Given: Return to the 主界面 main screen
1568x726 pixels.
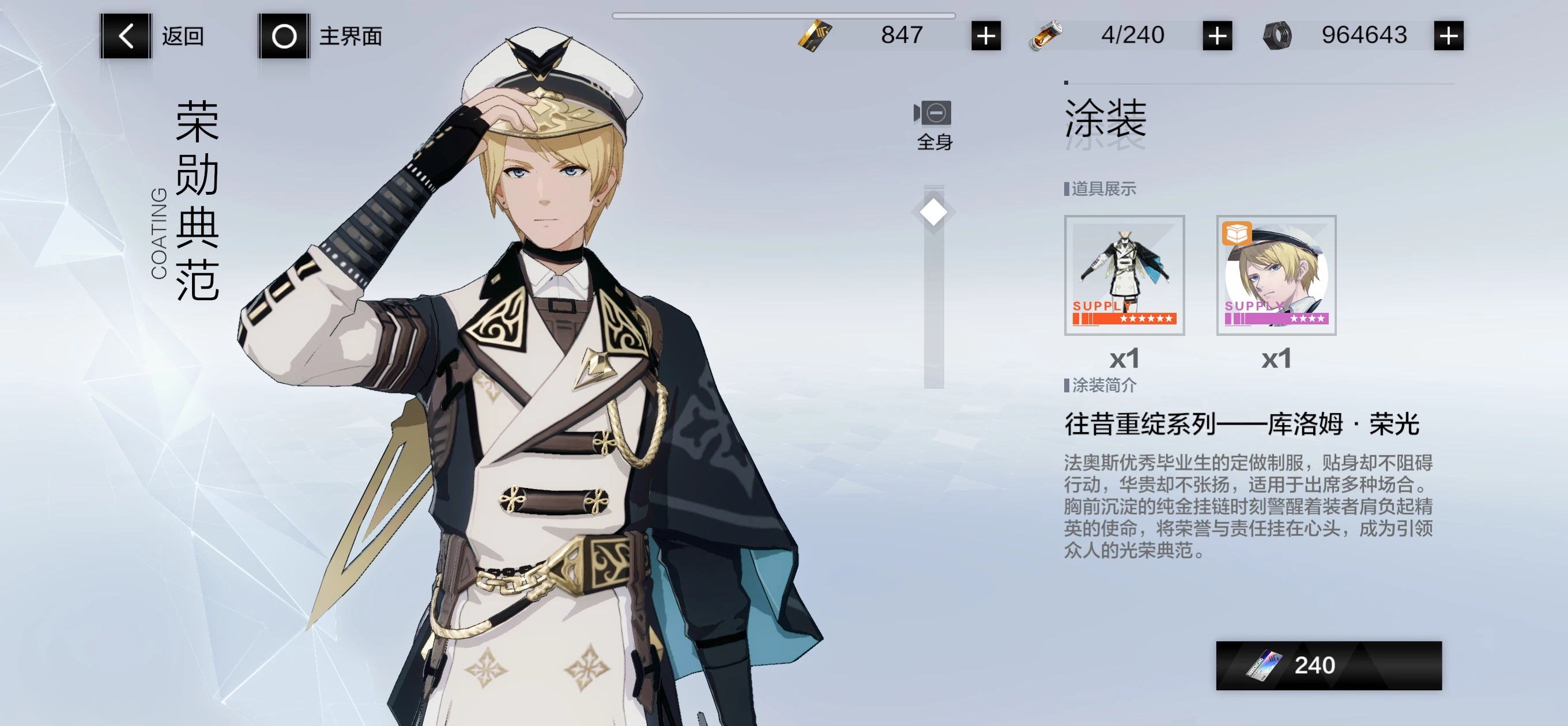Looking at the screenshot, I should (284, 36).
